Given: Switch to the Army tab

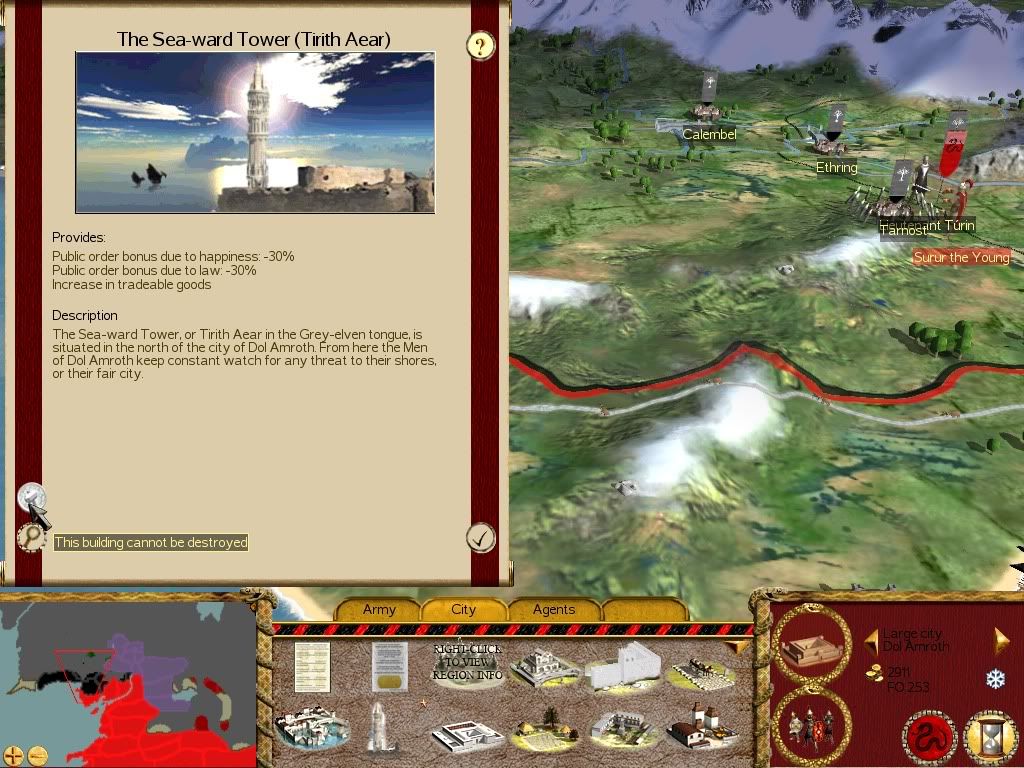Looking at the screenshot, I should 379,609.
